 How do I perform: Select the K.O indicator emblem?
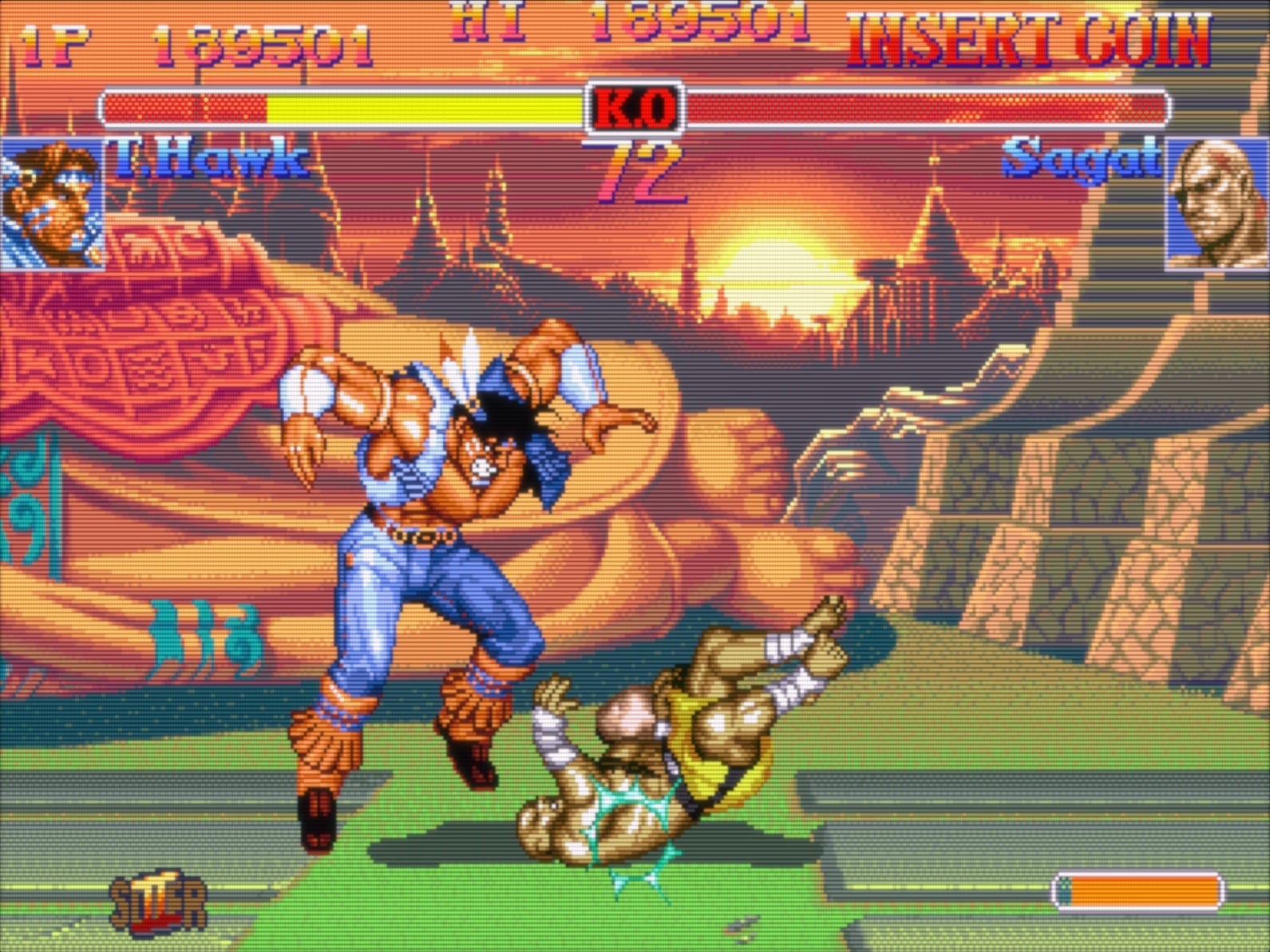[635, 109]
